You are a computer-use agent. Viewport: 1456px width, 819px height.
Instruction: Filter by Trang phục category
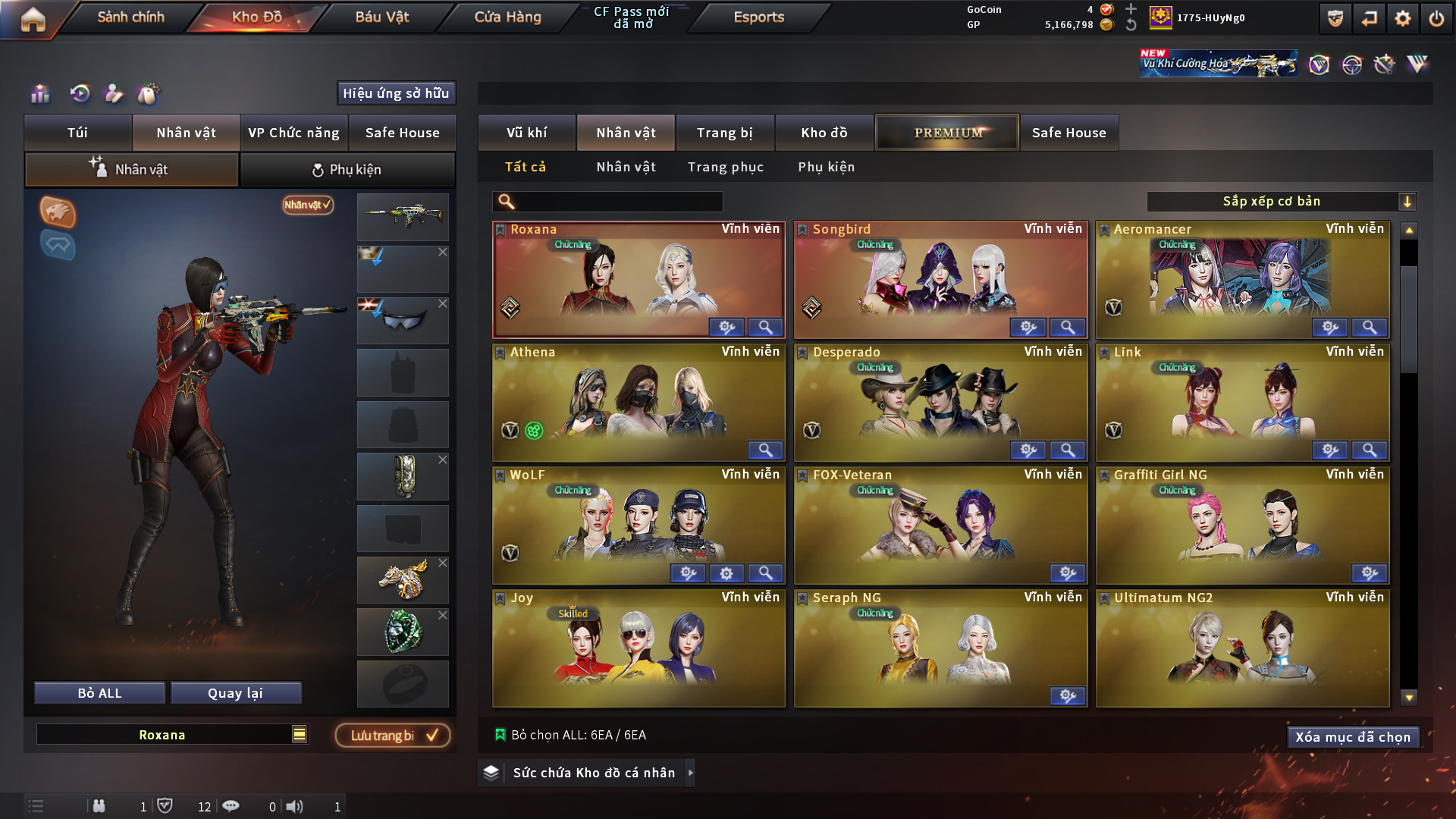725,167
